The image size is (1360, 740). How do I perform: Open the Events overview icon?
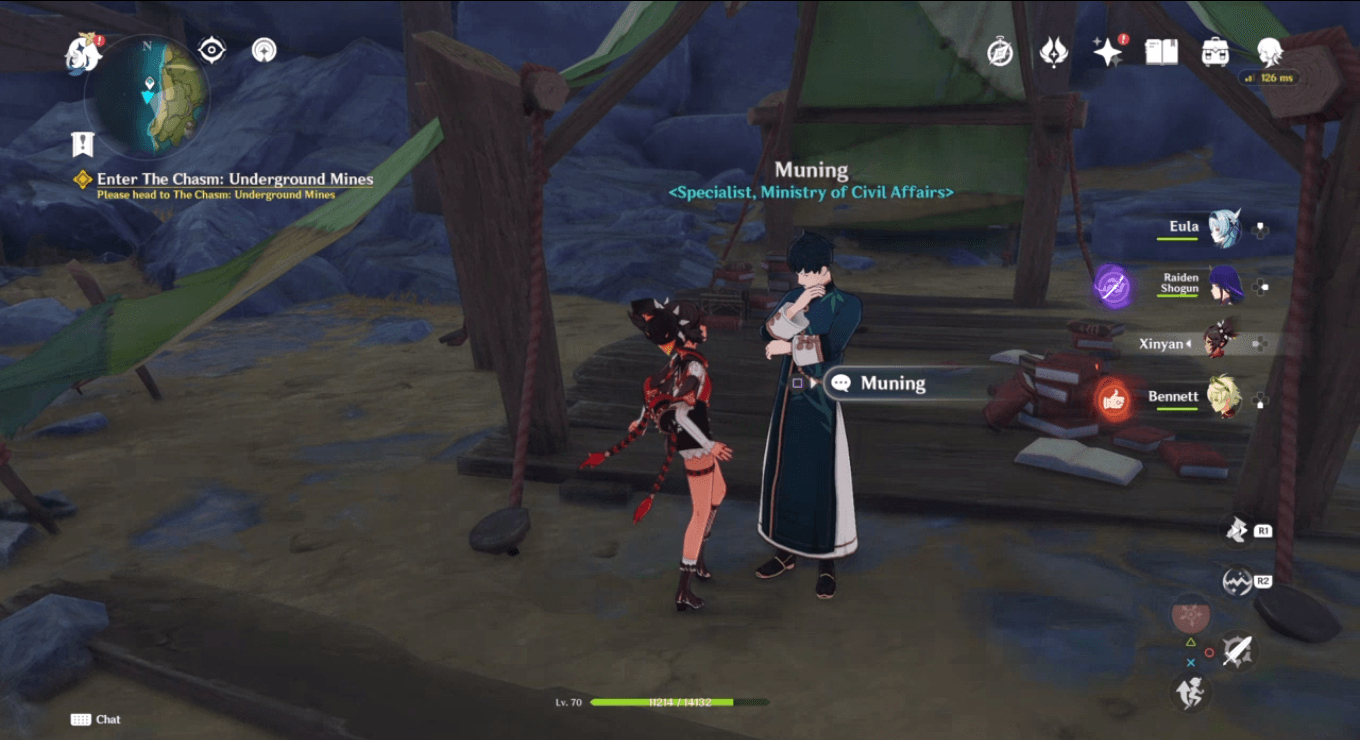click(x=1001, y=52)
